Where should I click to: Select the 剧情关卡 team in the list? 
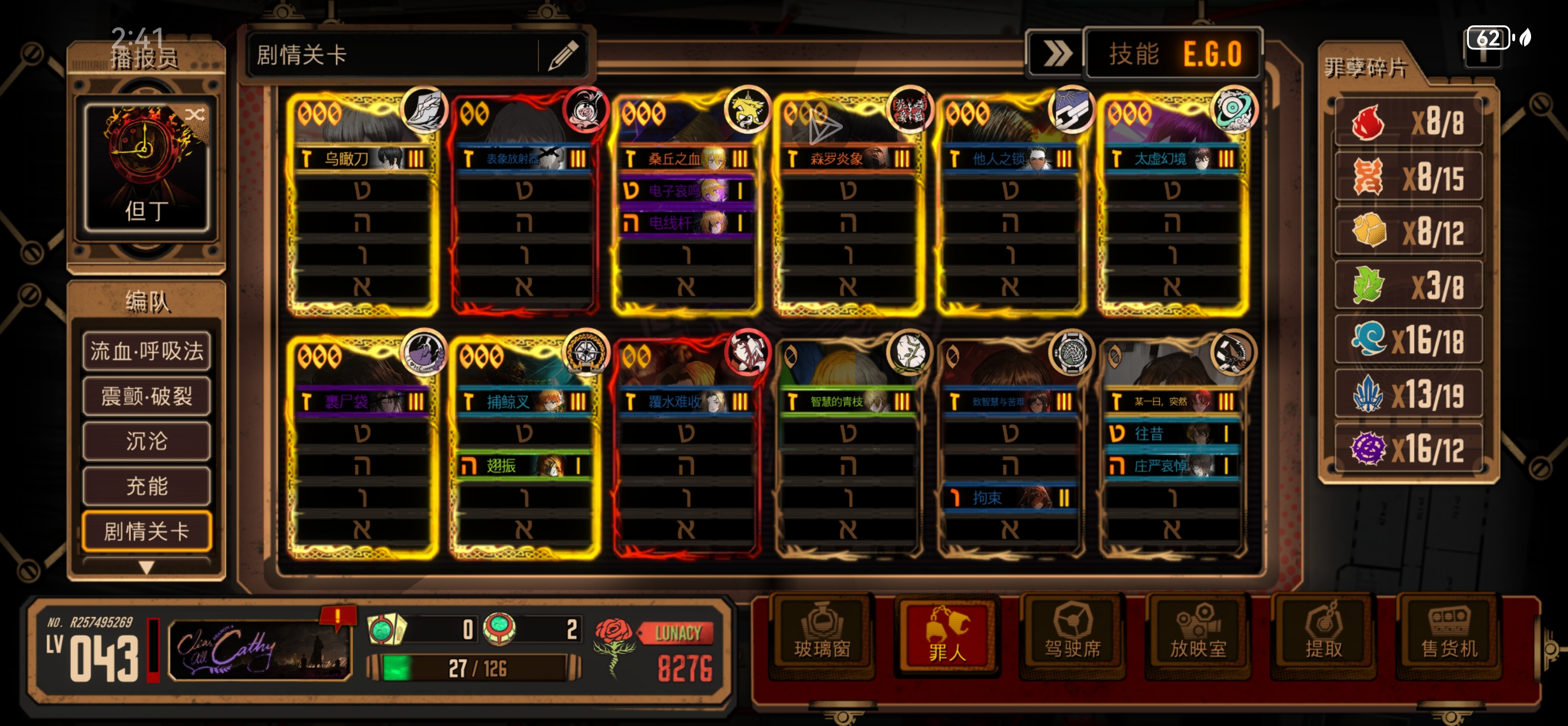click(146, 531)
